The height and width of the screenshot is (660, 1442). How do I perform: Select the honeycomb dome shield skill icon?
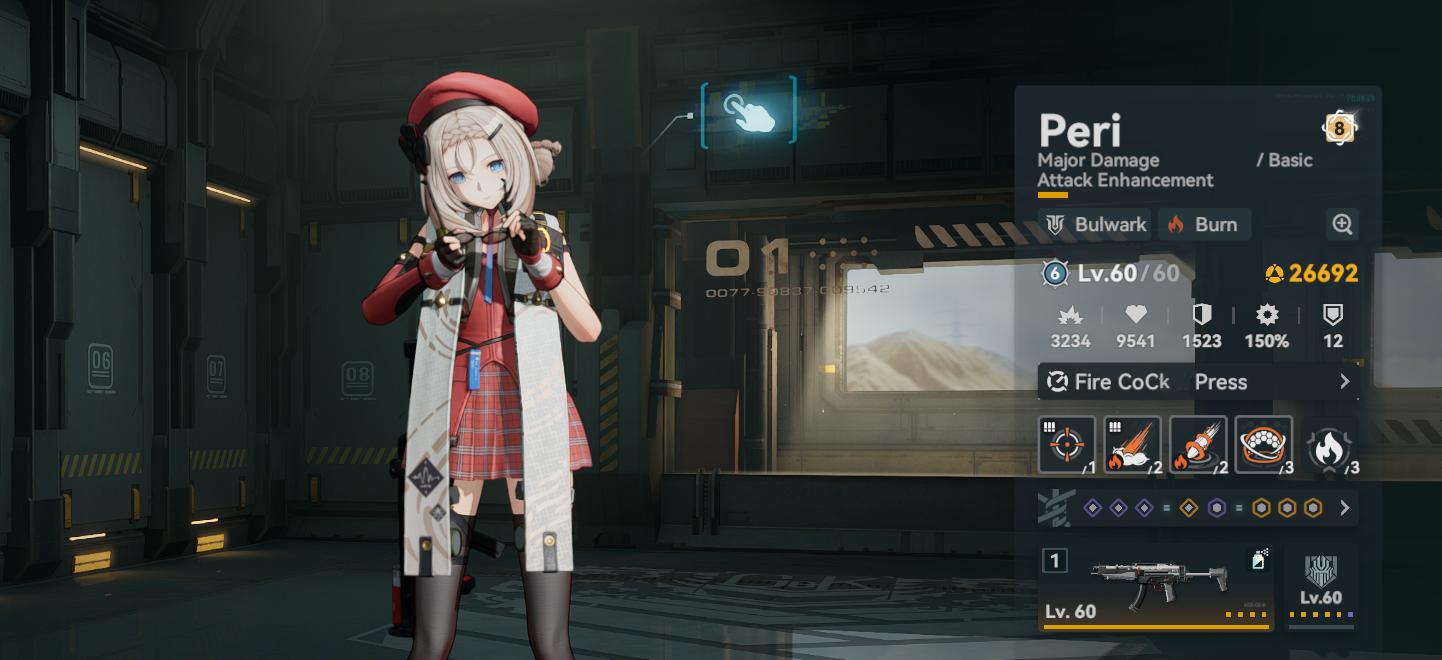[1264, 444]
